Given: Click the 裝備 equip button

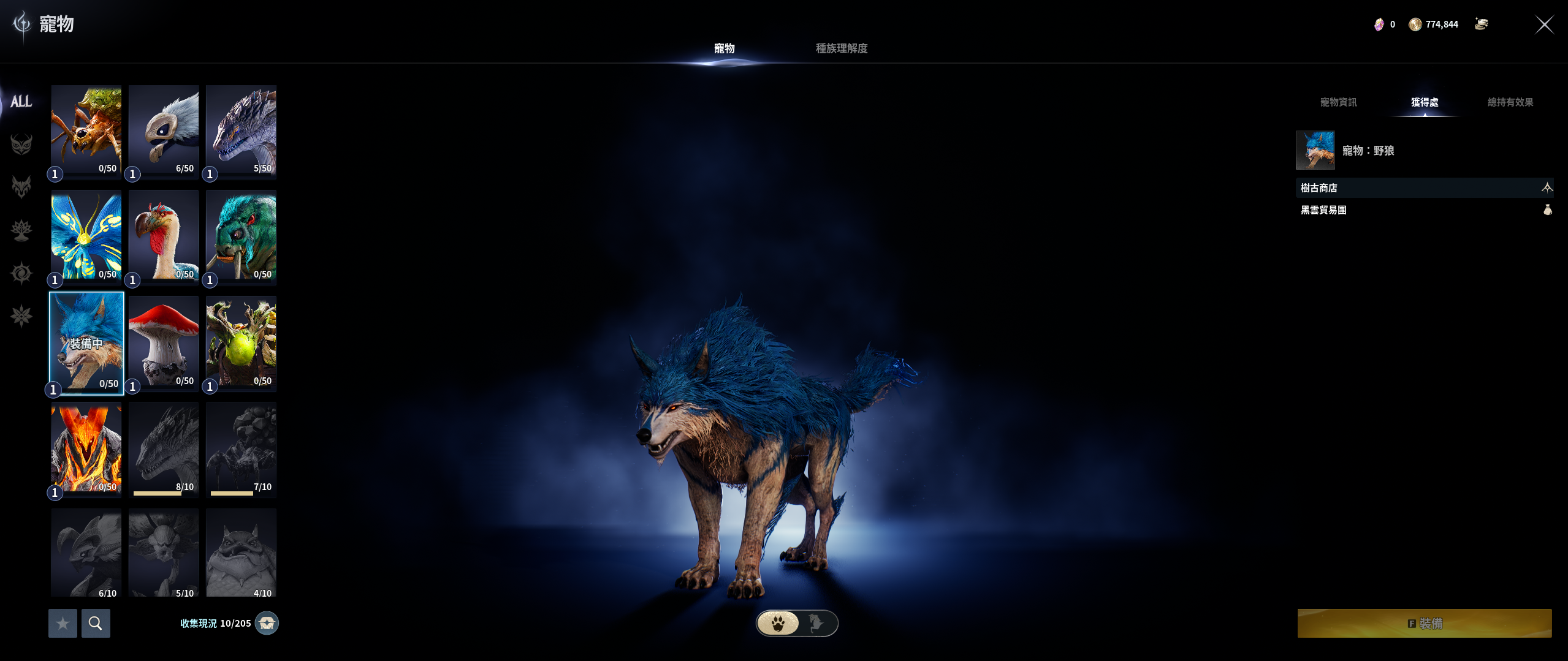Looking at the screenshot, I should pyautogui.click(x=1424, y=623).
